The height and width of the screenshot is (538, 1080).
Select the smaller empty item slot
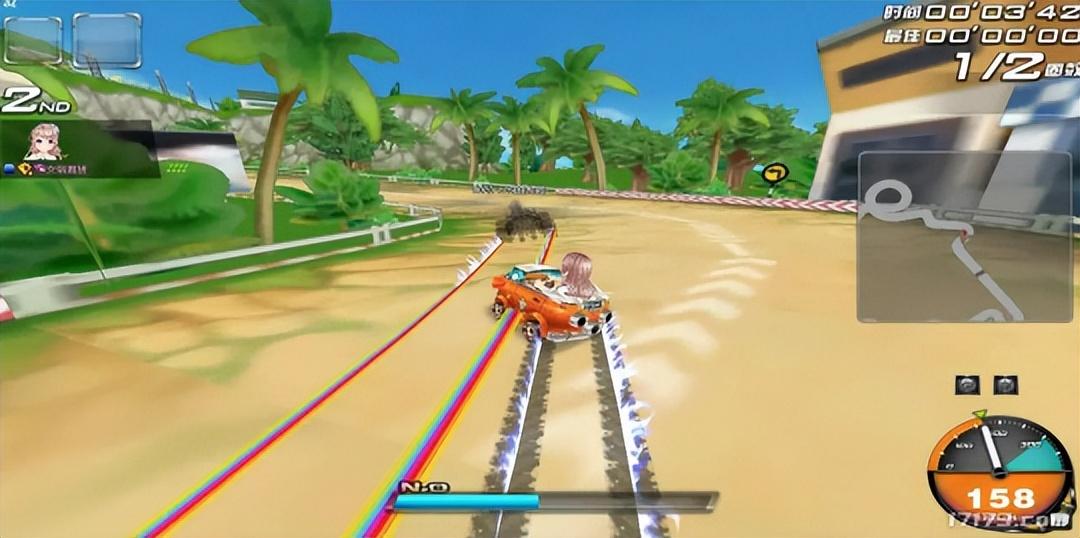coord(33,41)
